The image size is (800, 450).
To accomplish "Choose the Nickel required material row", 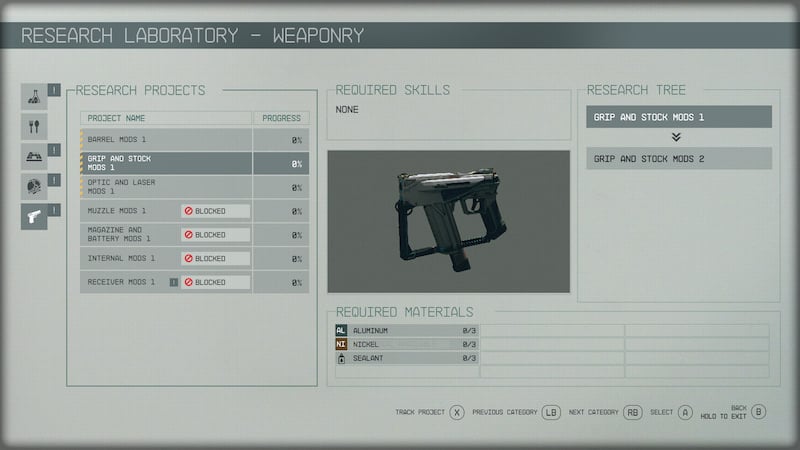I will pos(406,344).
